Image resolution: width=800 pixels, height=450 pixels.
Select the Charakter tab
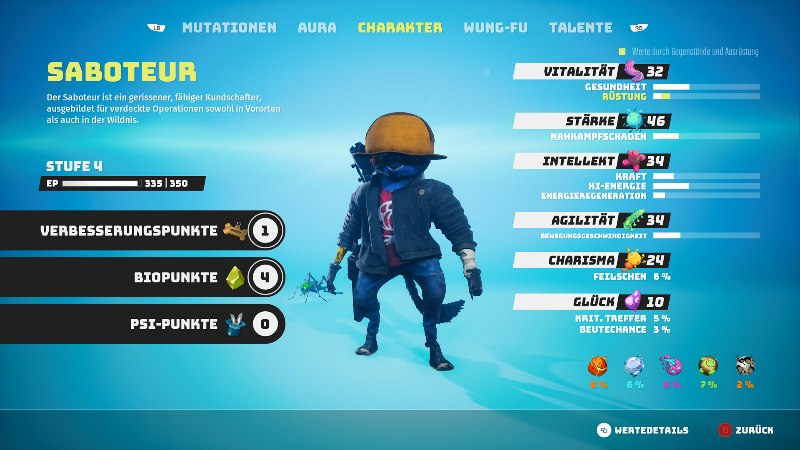[400, 28]
